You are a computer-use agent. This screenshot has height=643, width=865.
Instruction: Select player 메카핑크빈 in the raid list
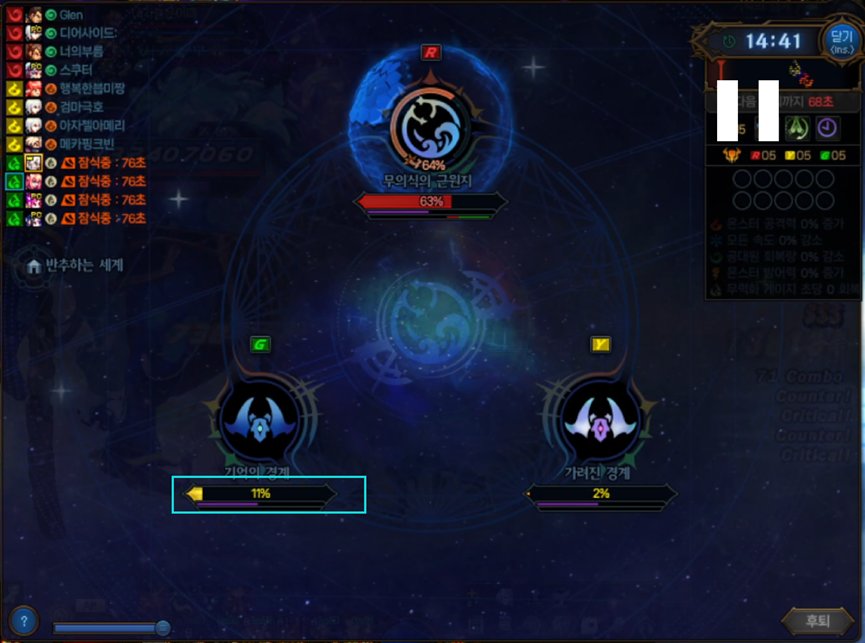[88, 144]
